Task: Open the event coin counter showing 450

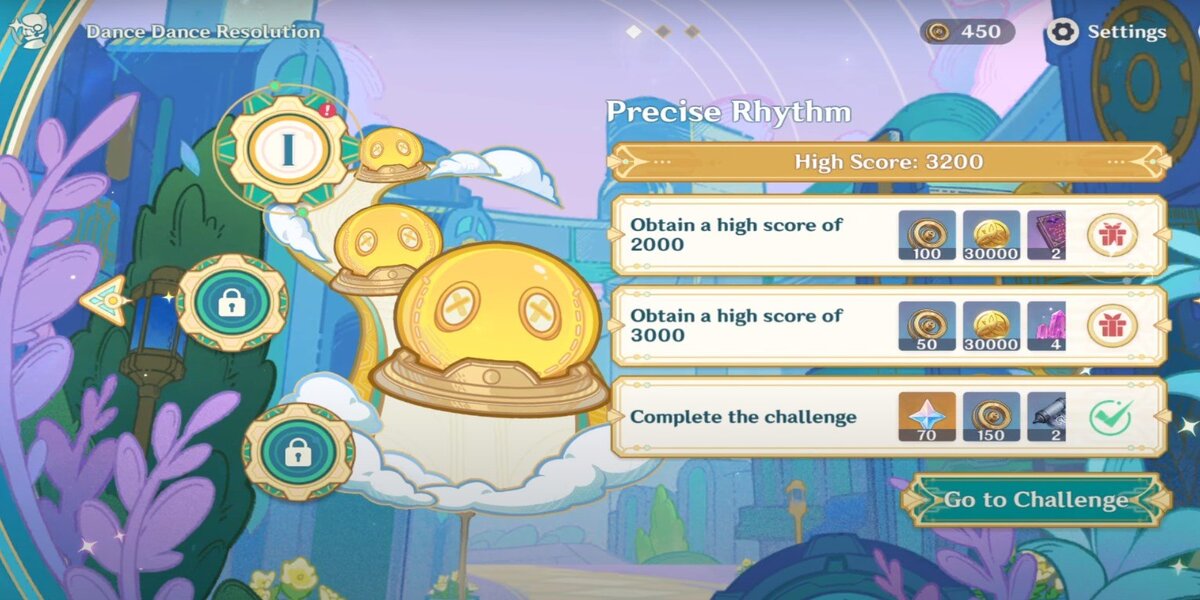Action: tap(967, 32)
